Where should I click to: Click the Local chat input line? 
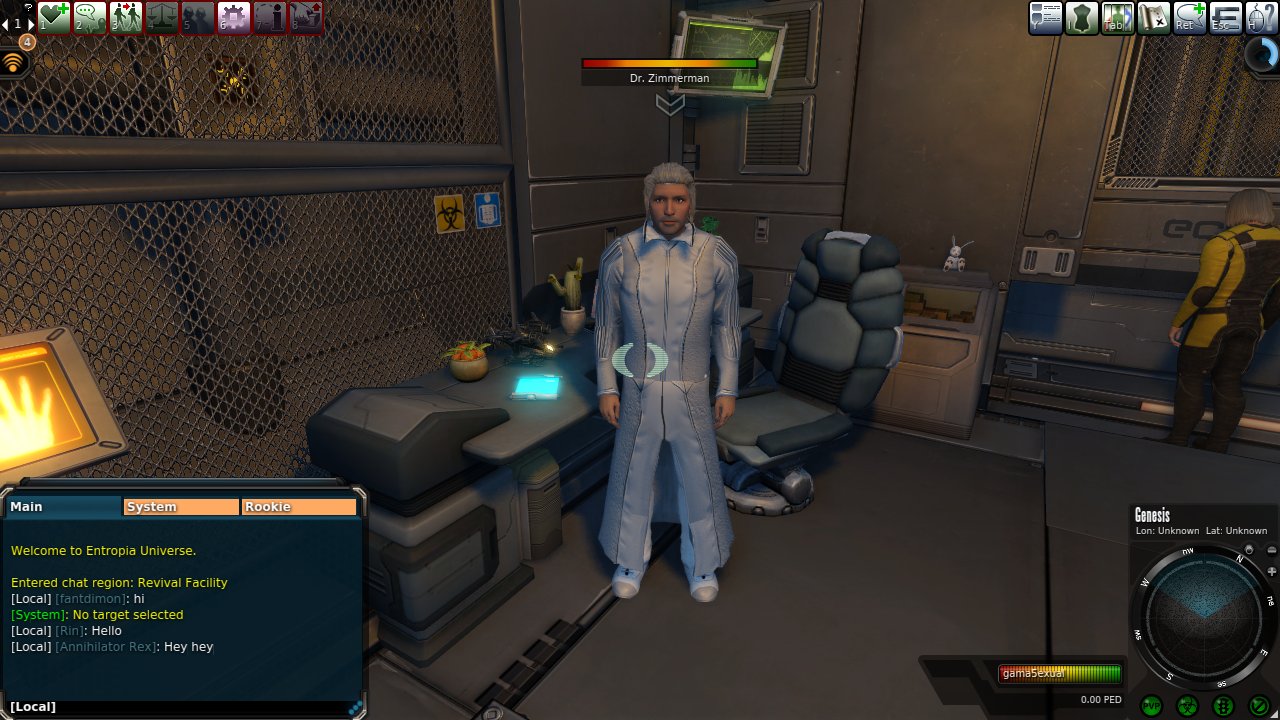[x=180, y=707]
